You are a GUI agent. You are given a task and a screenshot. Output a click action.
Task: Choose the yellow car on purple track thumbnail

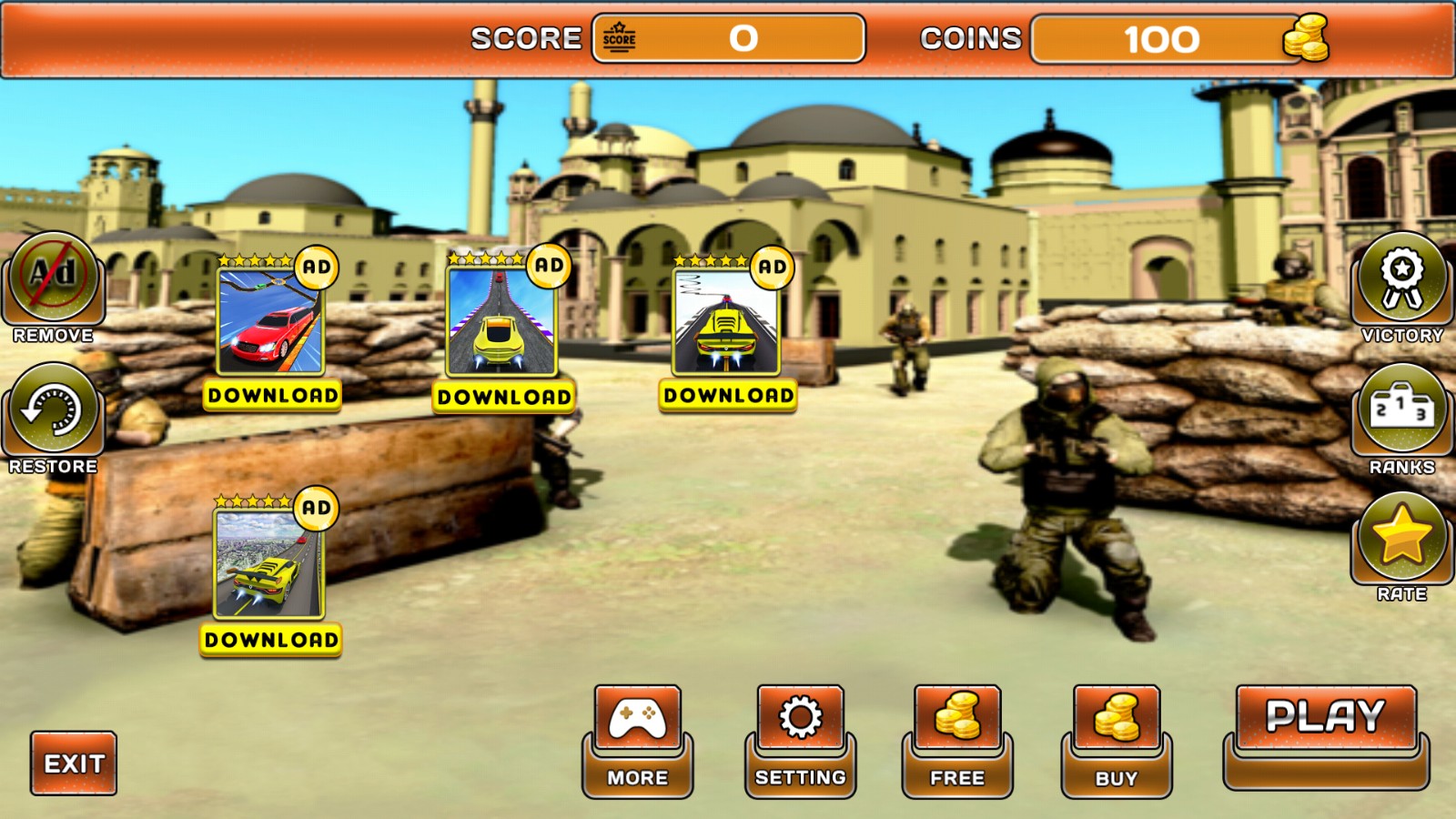point(501,322)
